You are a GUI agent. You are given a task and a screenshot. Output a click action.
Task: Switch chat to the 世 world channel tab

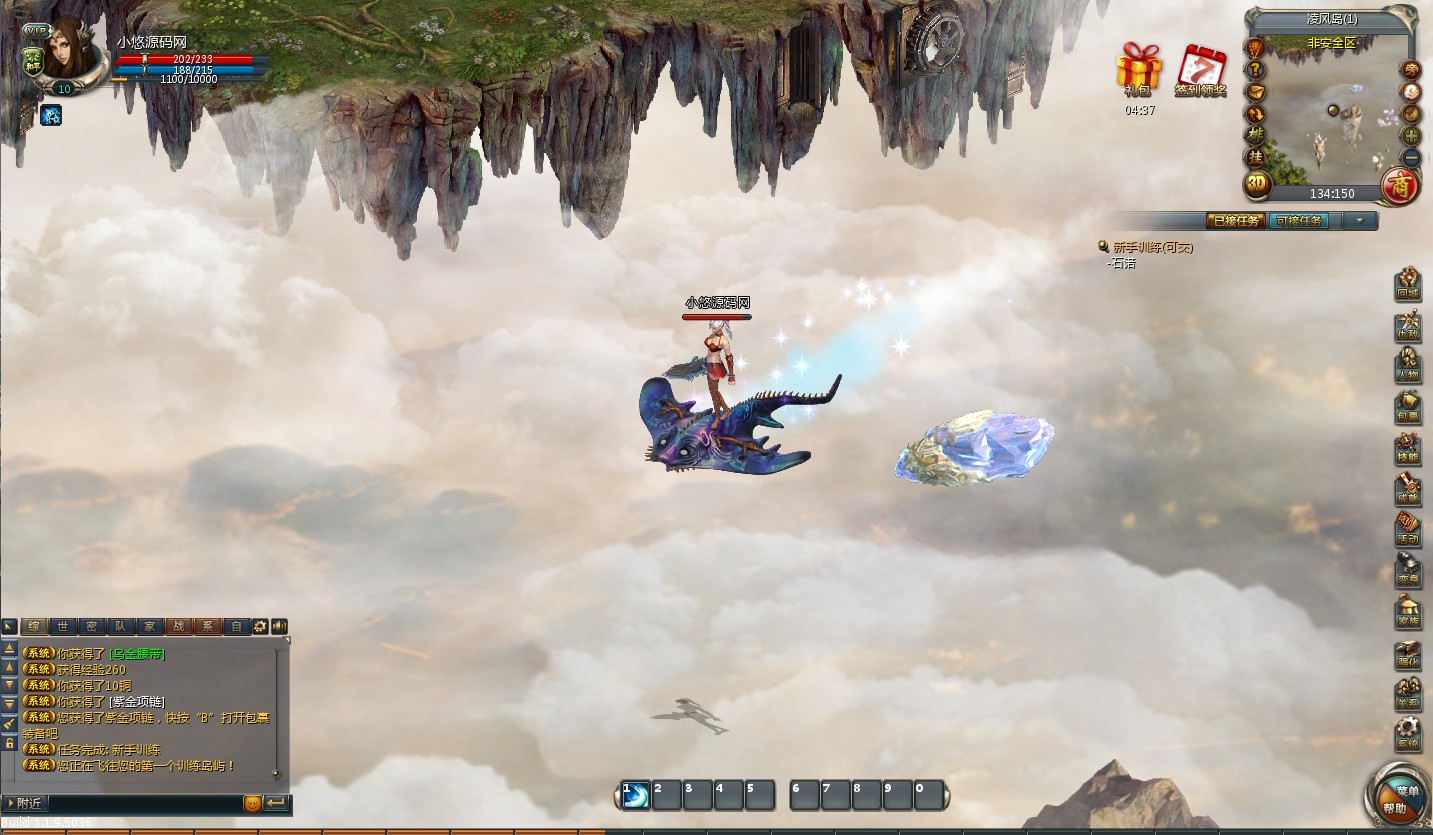tap(62, 627)
